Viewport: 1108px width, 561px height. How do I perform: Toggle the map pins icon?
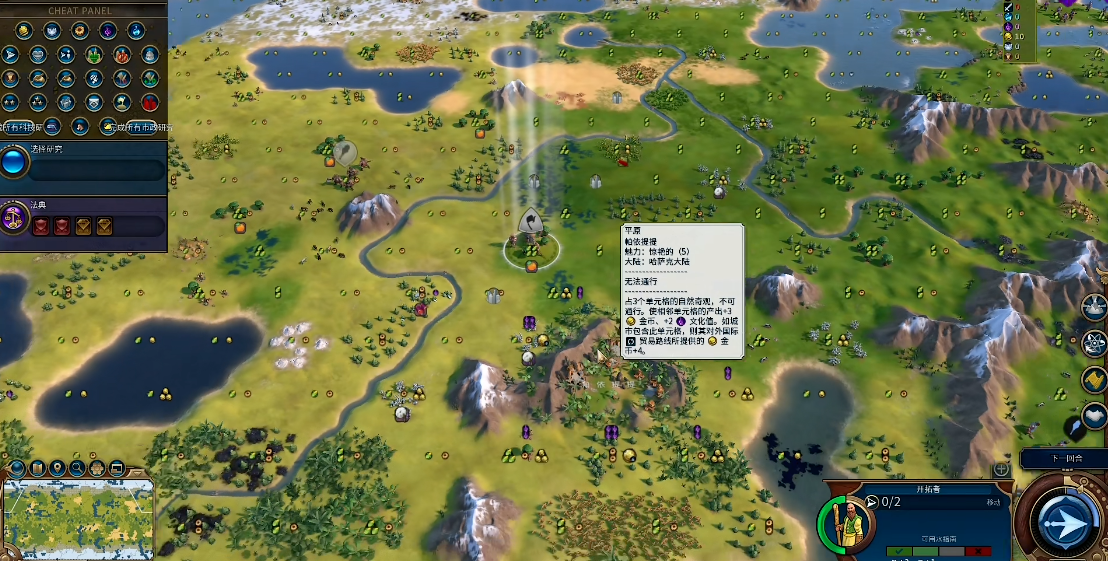tap(57, 468)
